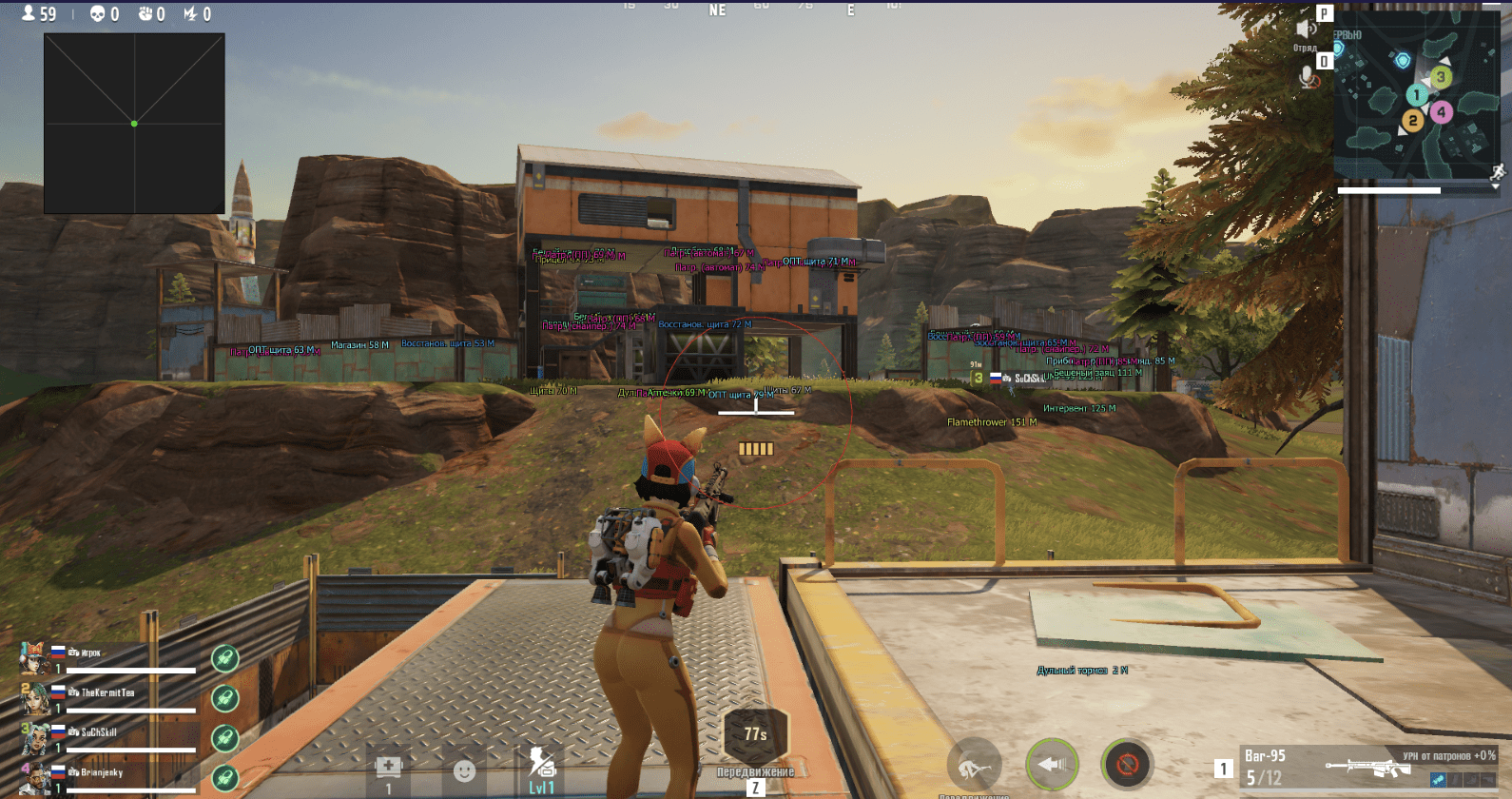Image resolution: width=1512 pixels, height=799 pixels.
Task: Select teammate TheKermitTea in squad list
Action: (x=107, y=693)
